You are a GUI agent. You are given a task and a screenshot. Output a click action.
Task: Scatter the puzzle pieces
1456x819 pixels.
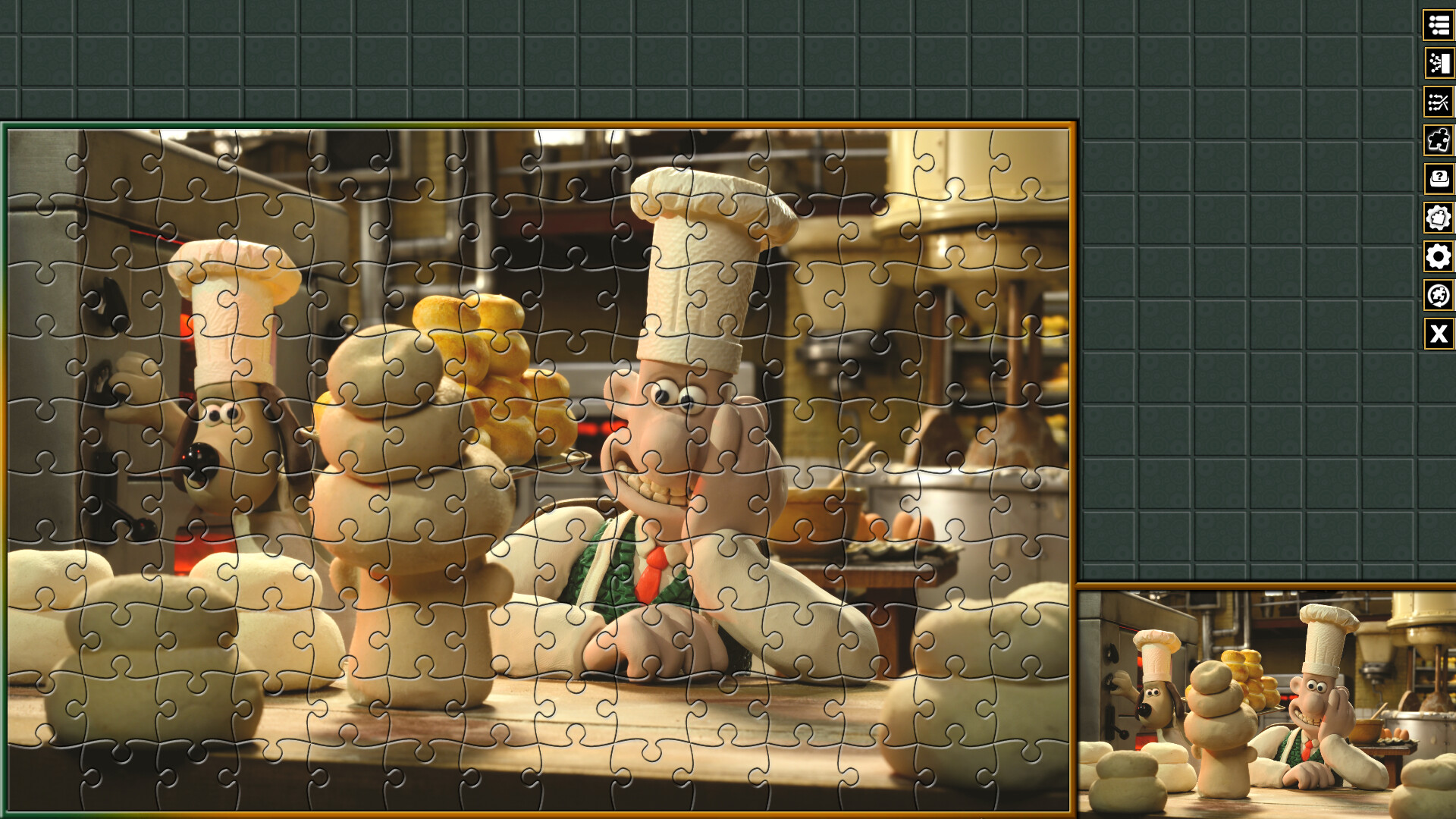tap(1439, 102)
